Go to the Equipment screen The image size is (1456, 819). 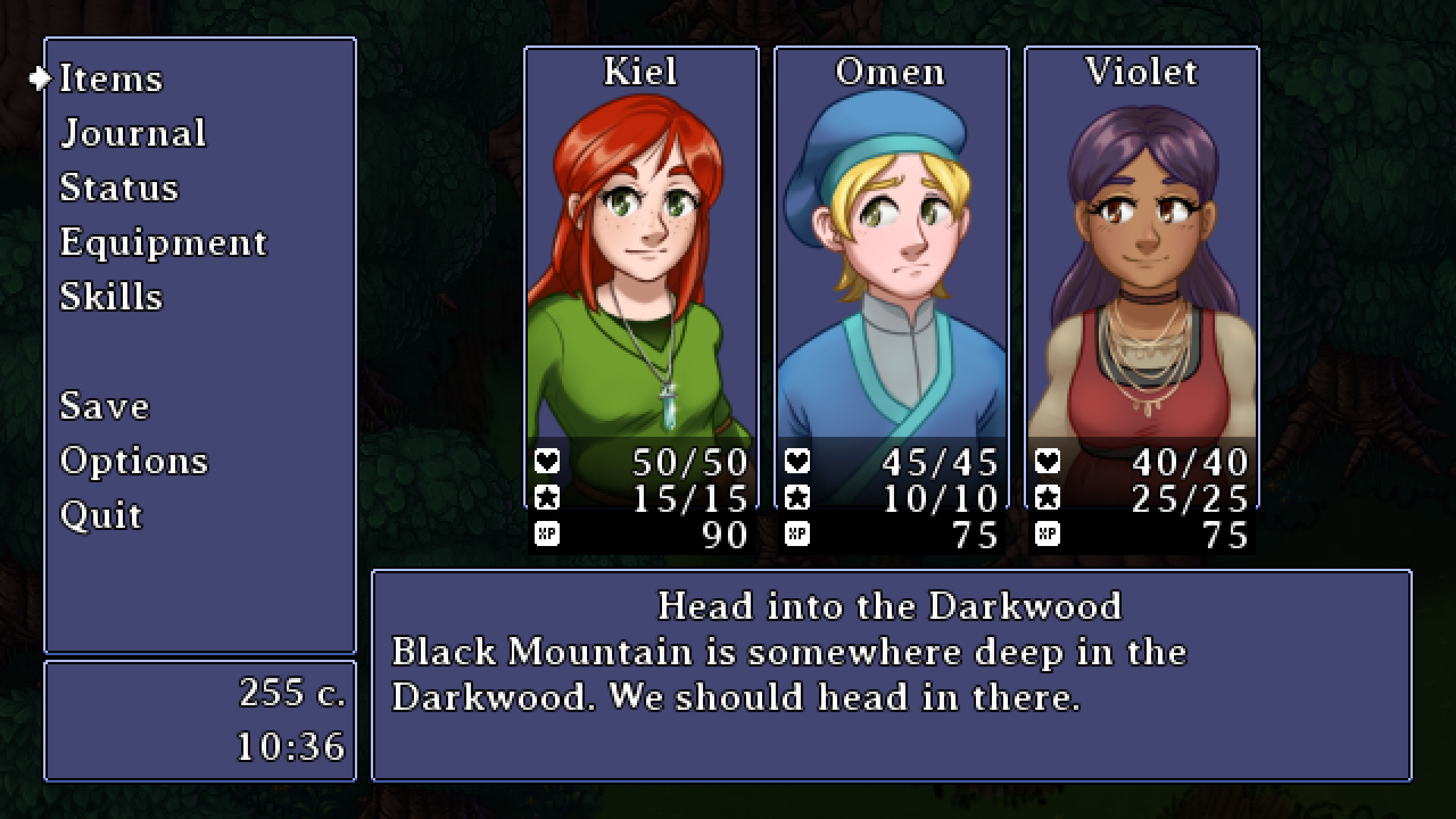pos(163,243)
